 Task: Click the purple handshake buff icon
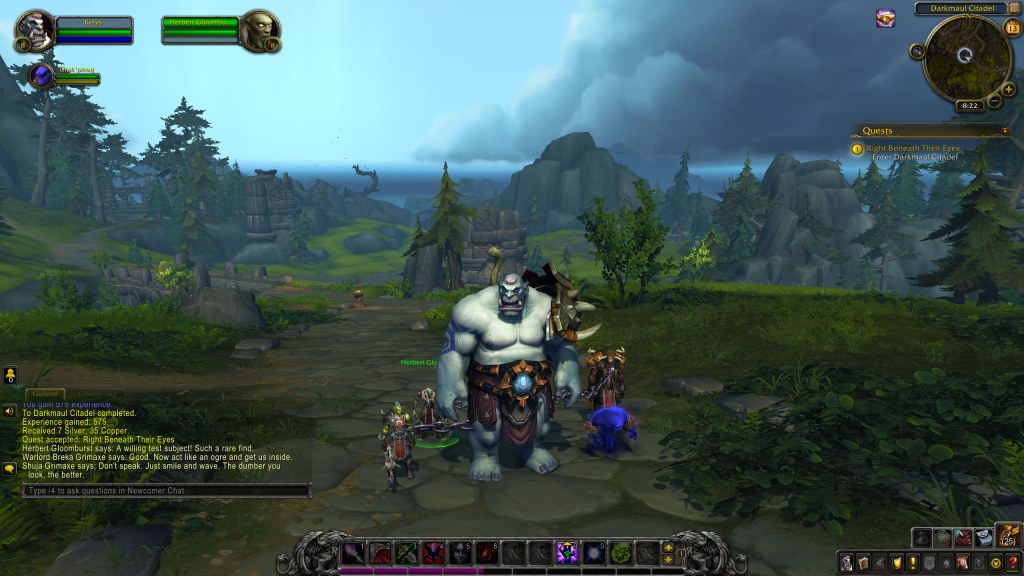(886, 18)
